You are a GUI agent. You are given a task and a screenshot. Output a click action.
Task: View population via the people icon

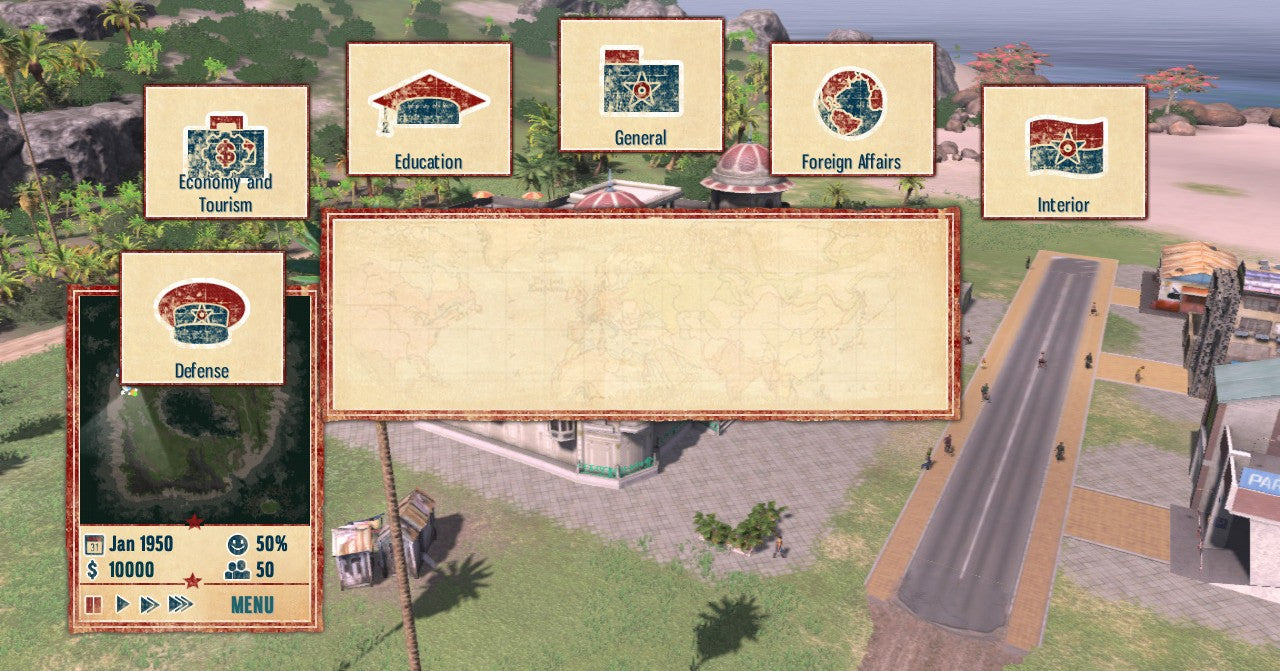click(x=237, y=570)
